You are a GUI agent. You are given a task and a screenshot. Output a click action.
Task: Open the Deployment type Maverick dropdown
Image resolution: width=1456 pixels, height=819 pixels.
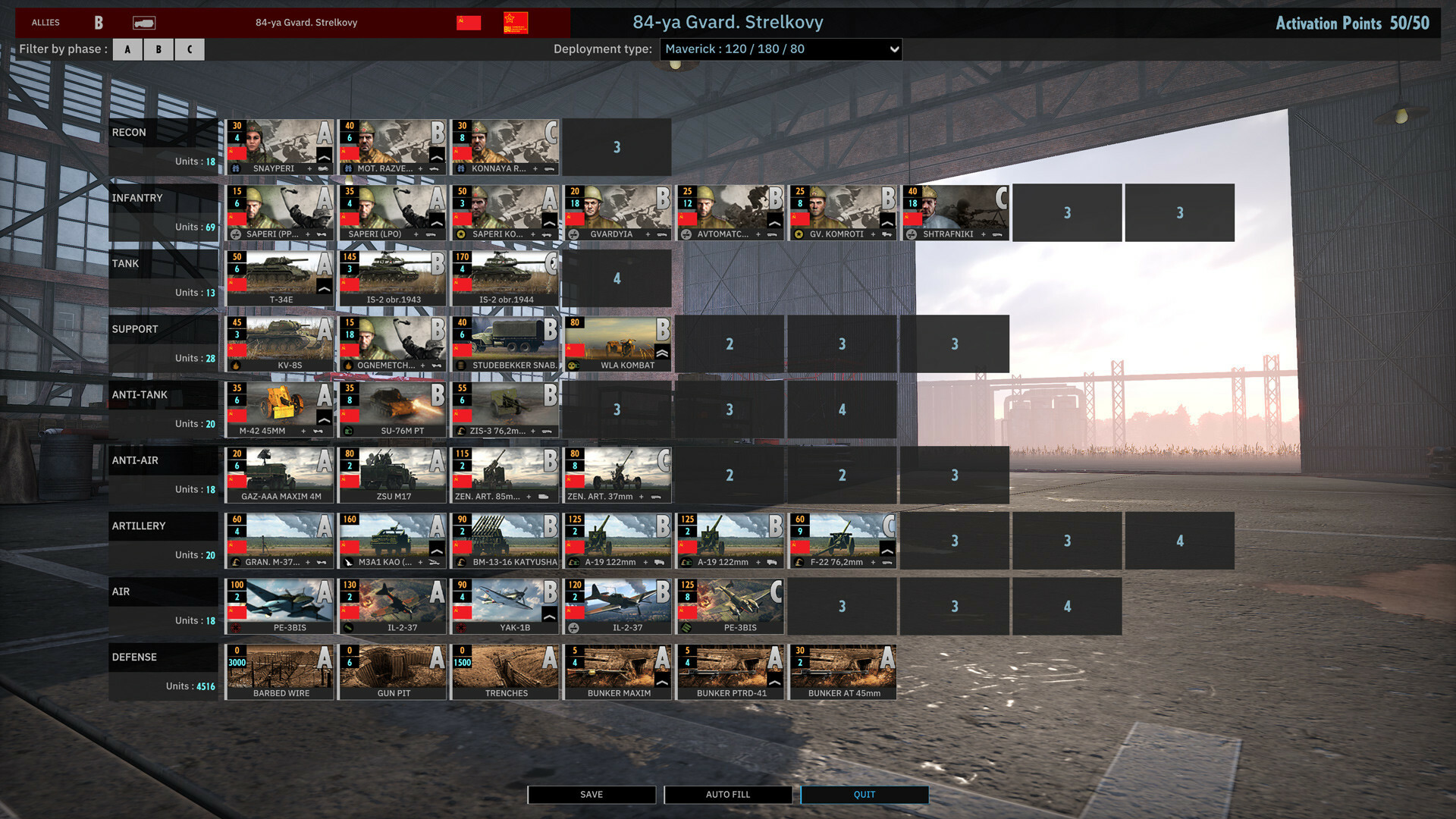tap(780, 49)
